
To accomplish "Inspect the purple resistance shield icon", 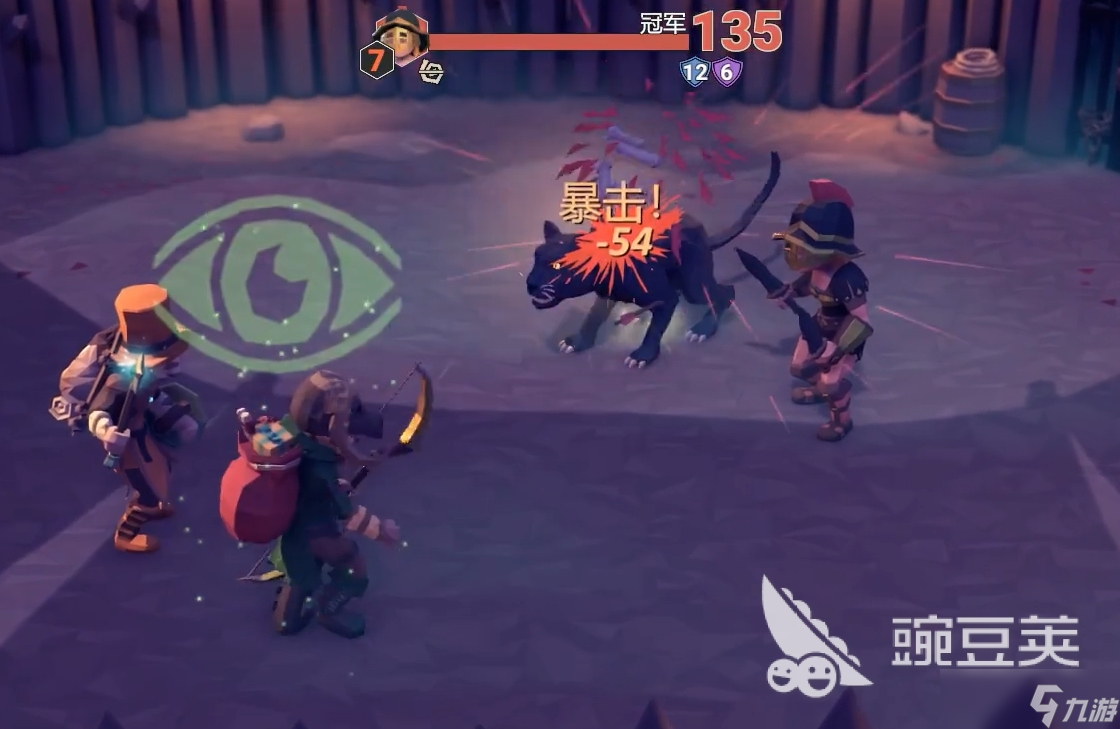I will click(727, 71).
